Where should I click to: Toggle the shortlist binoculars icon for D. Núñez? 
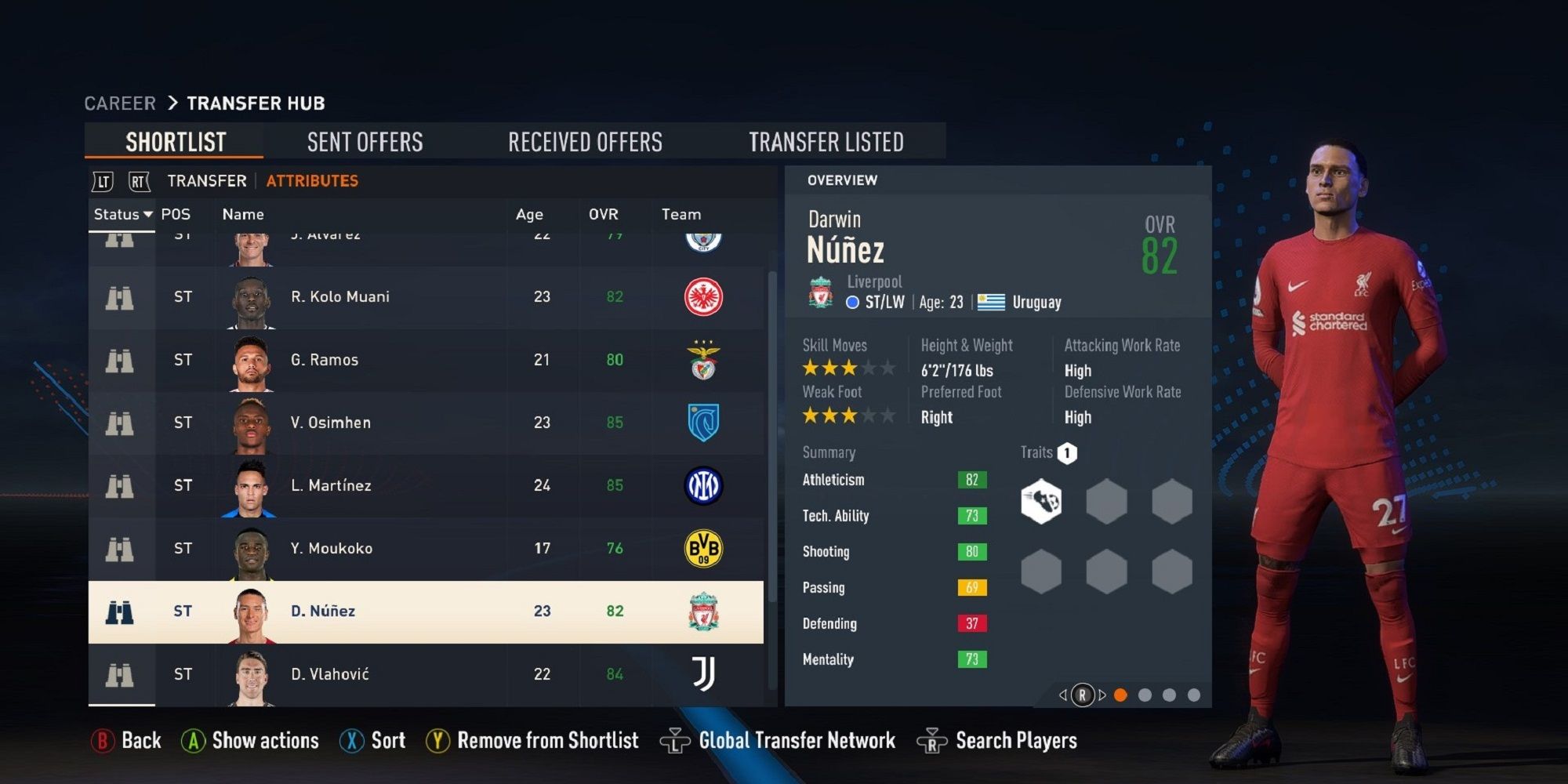tap(120, 612)
